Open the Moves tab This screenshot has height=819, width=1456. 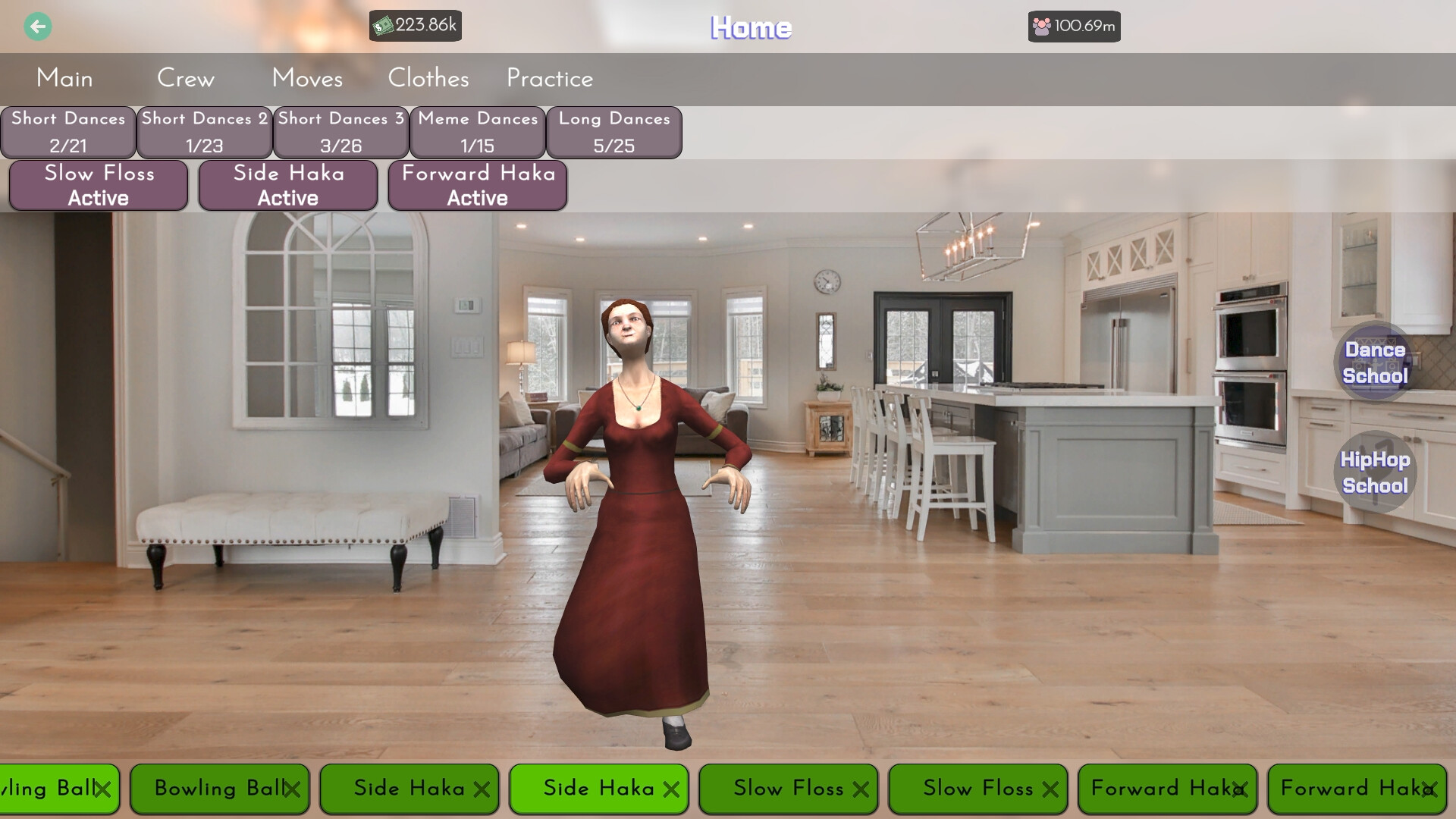point(307,78)
